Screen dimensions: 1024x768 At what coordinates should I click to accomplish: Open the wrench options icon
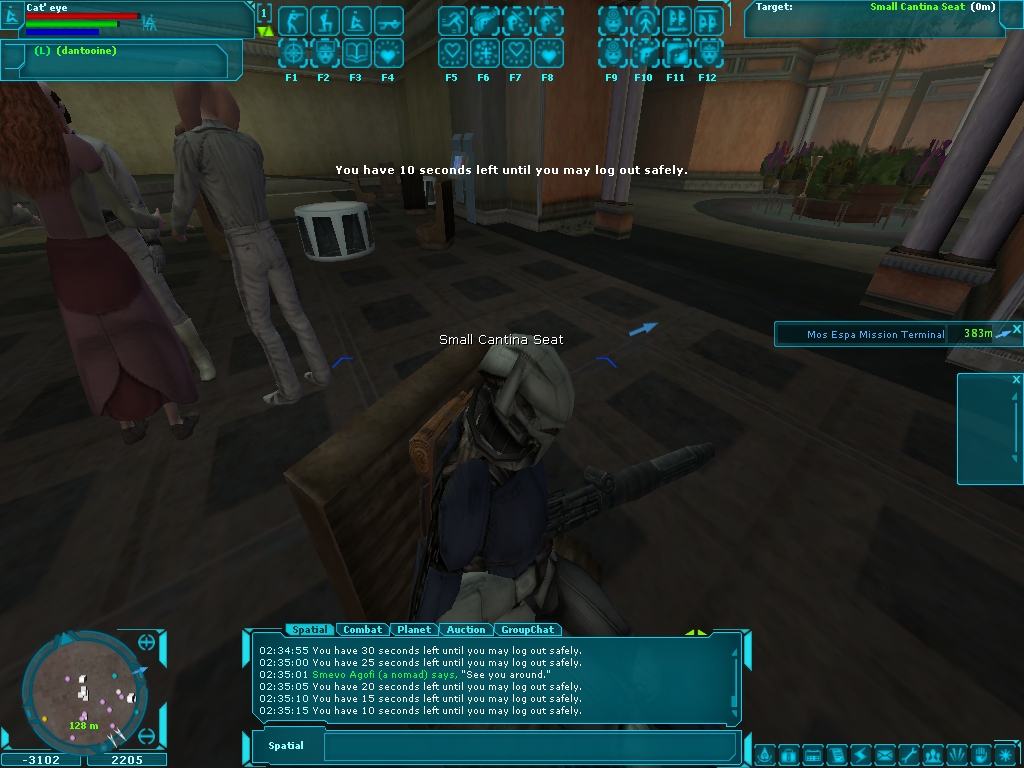[x=909, y=755]
